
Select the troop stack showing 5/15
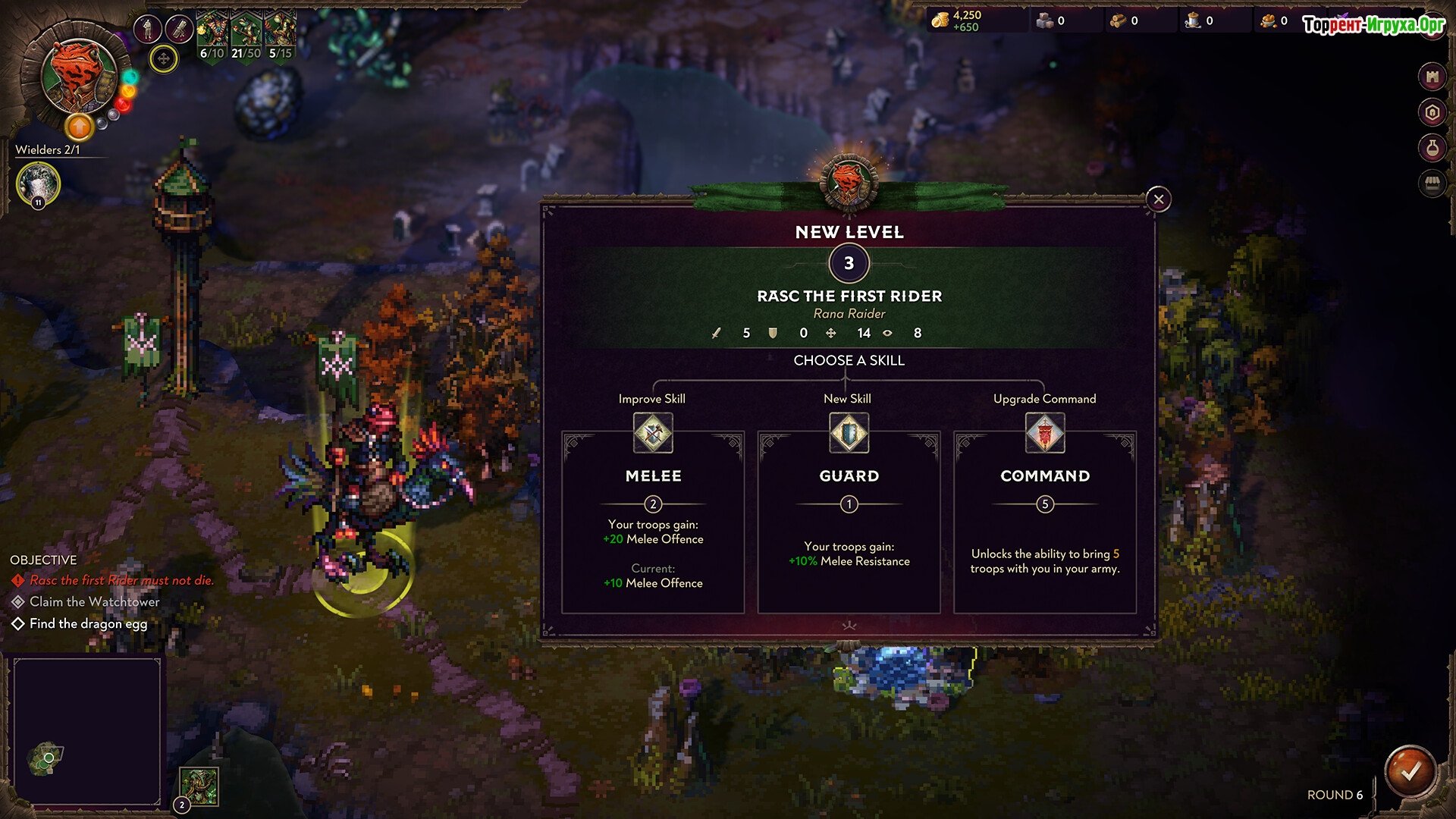click(x=280, y=35)
